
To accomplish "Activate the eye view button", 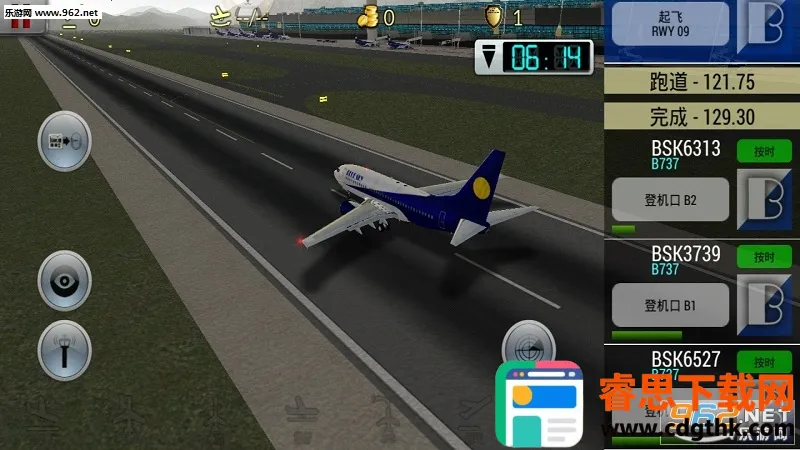I will pyautogui.click(x=64, y=281).
